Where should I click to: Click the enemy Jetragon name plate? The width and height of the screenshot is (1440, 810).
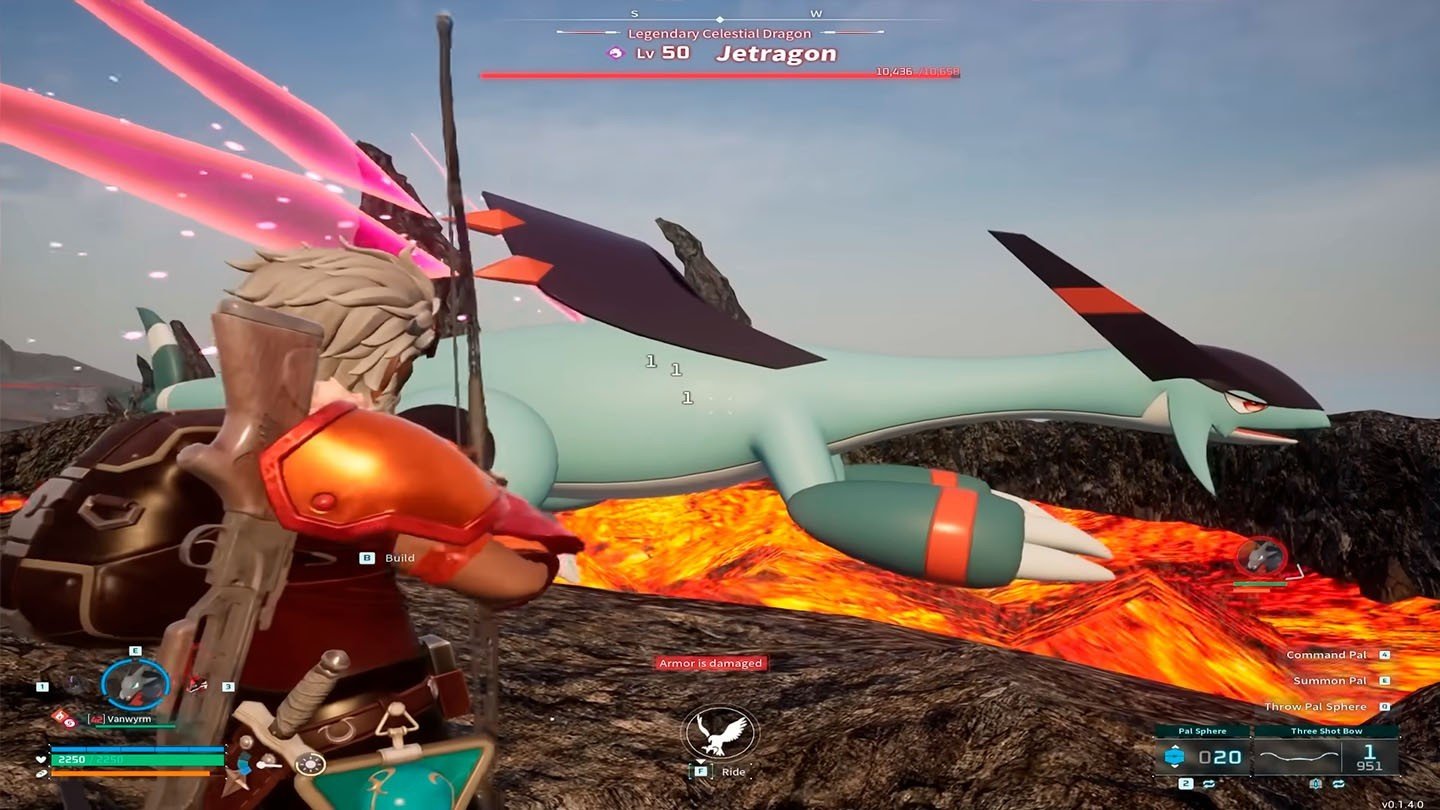[776, 54]
